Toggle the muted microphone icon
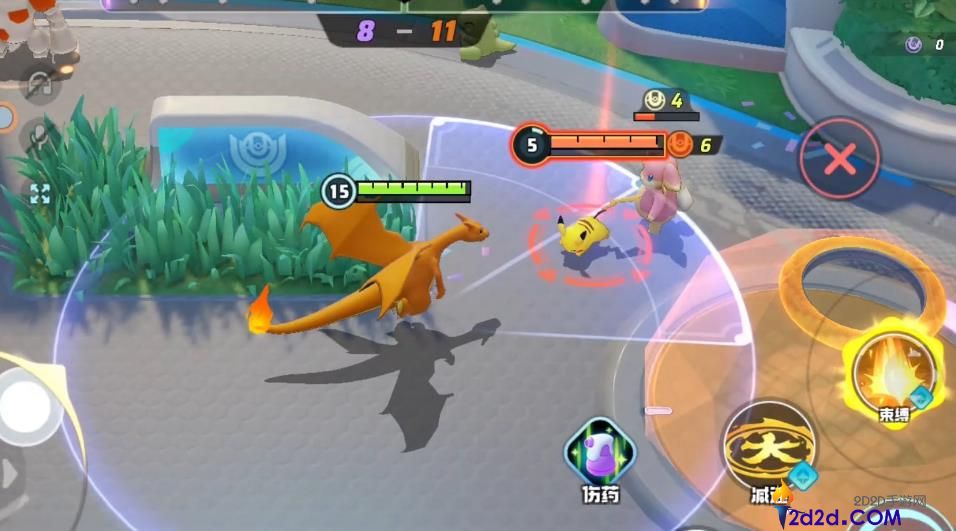The width and height of the screenshot is (956, 531). 40,136
